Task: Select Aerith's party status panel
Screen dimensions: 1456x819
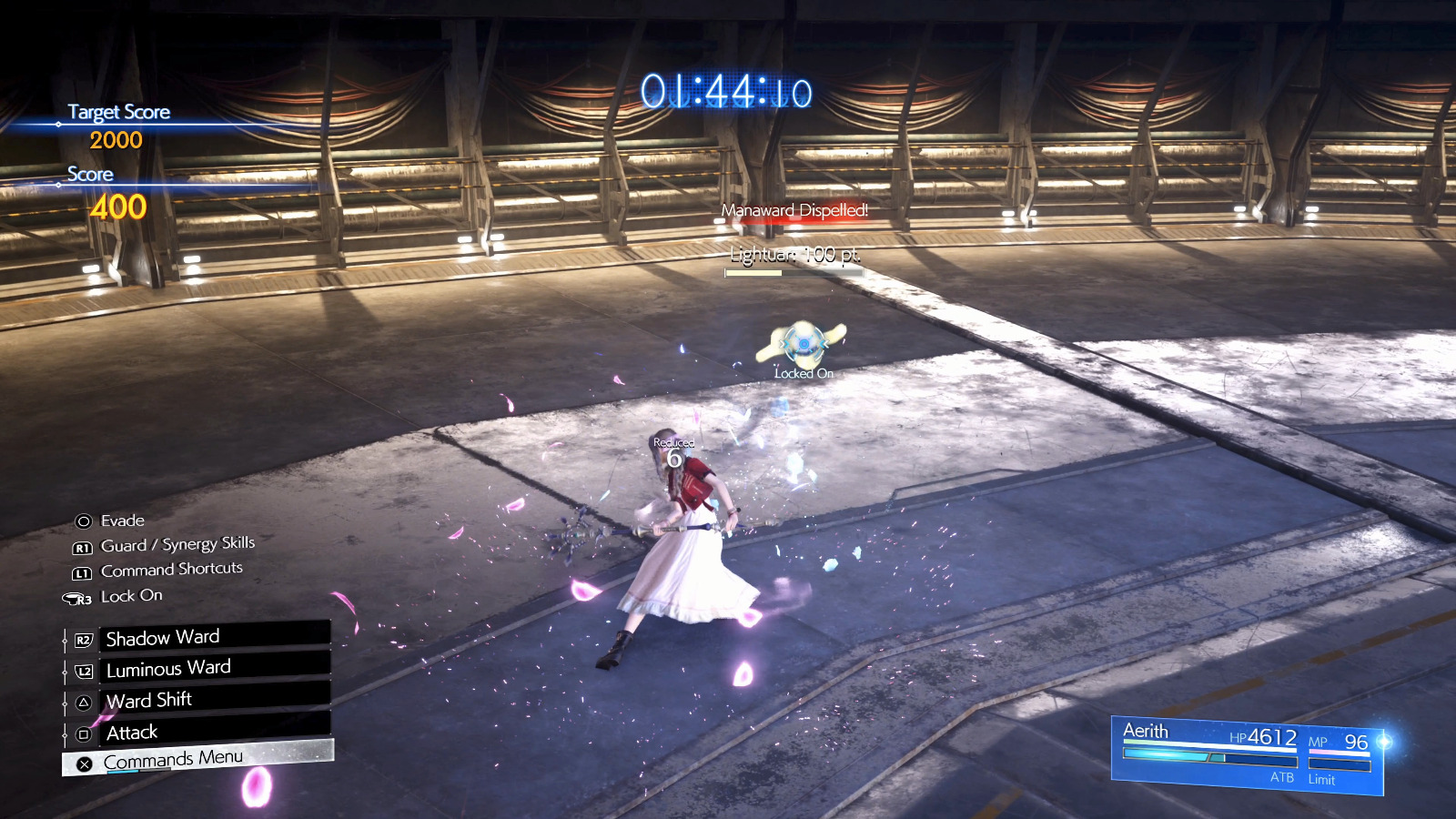Action: [1247, 755]
